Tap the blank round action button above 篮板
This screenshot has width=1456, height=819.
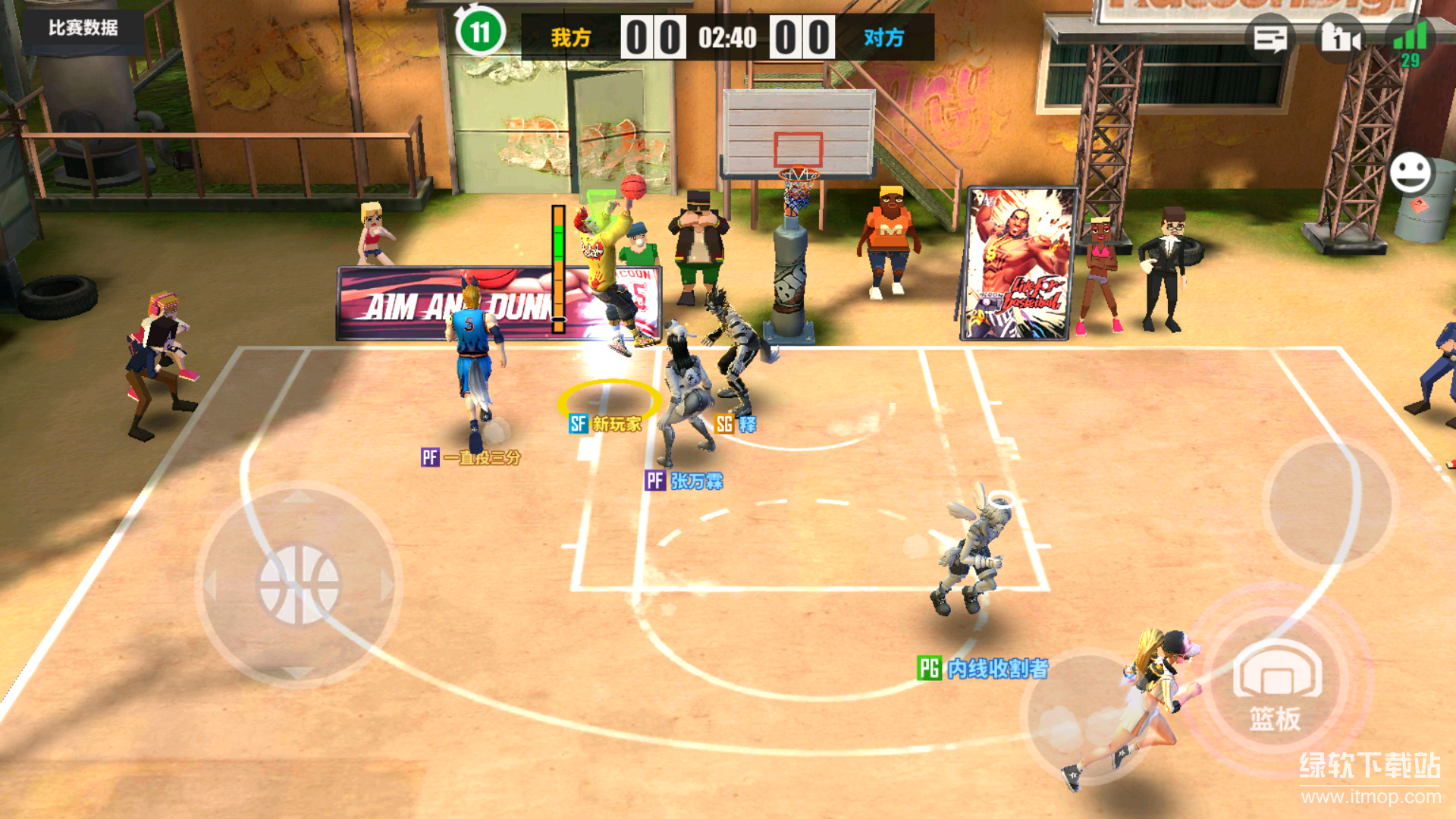click(1331, 502)
